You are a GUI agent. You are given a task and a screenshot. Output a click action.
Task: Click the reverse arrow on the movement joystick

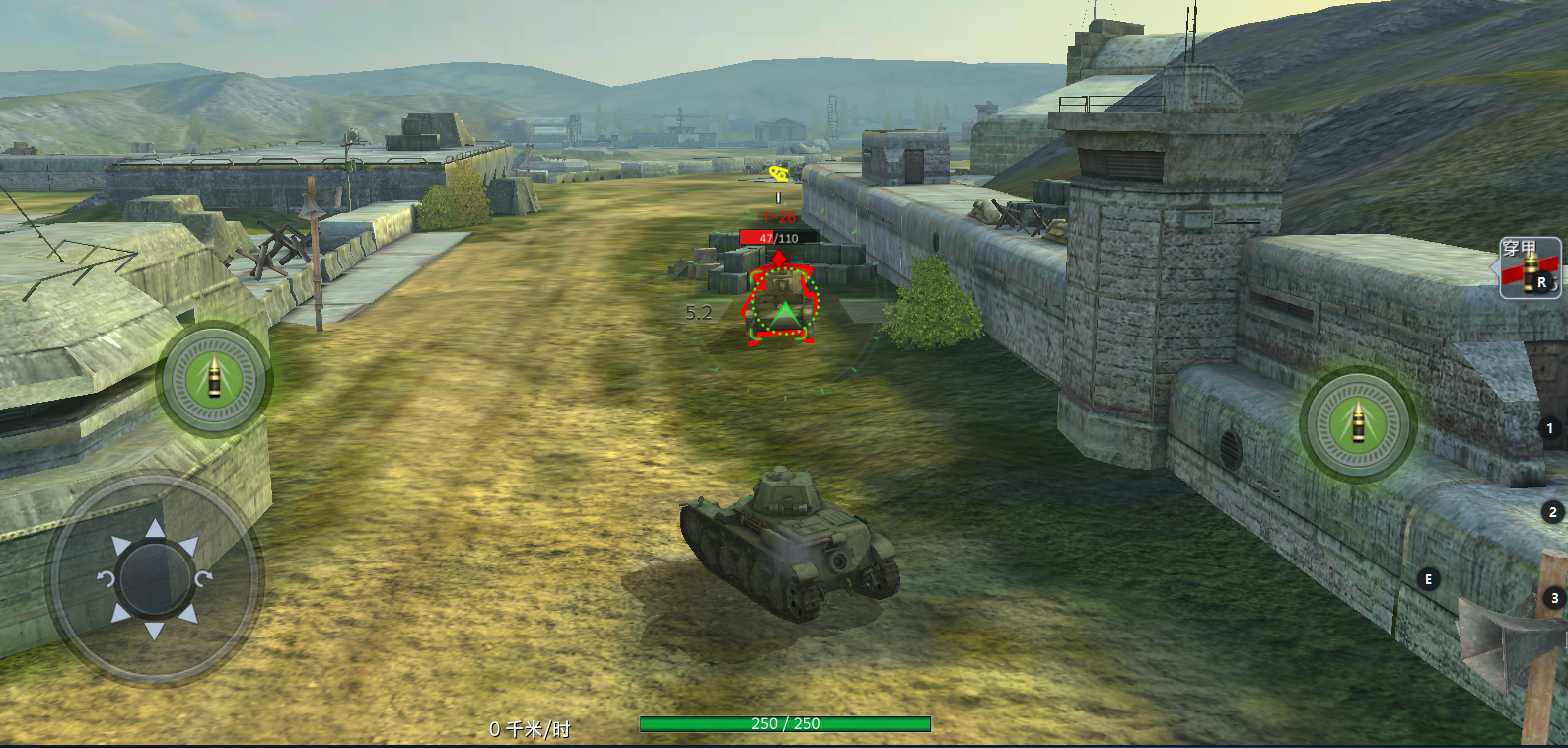click(155, 631)
